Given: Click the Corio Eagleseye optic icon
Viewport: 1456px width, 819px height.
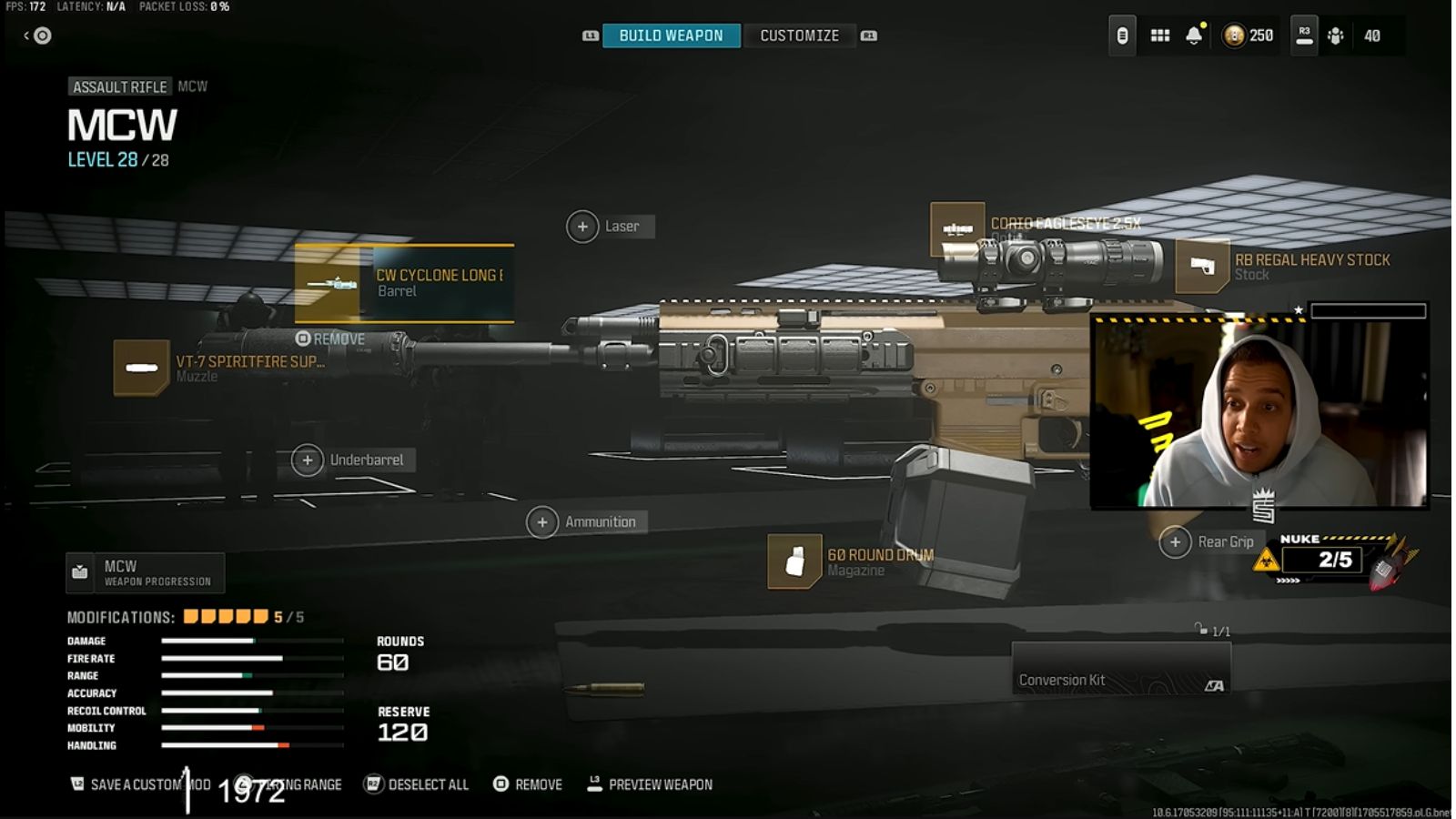Looking at the screenshot, I should point(957,228).
